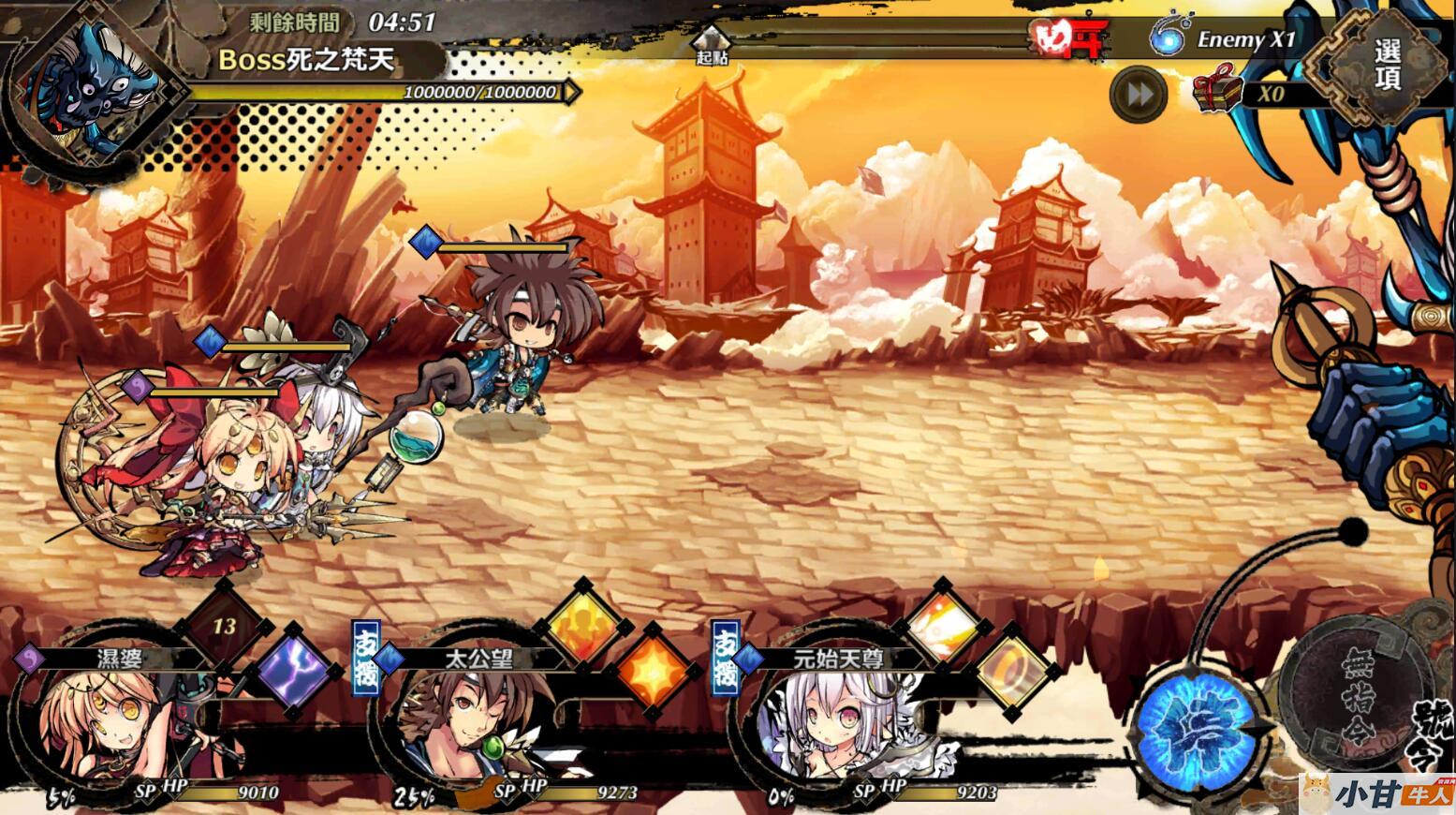Activate 太公望's orange starburst skill

point(654,672)
